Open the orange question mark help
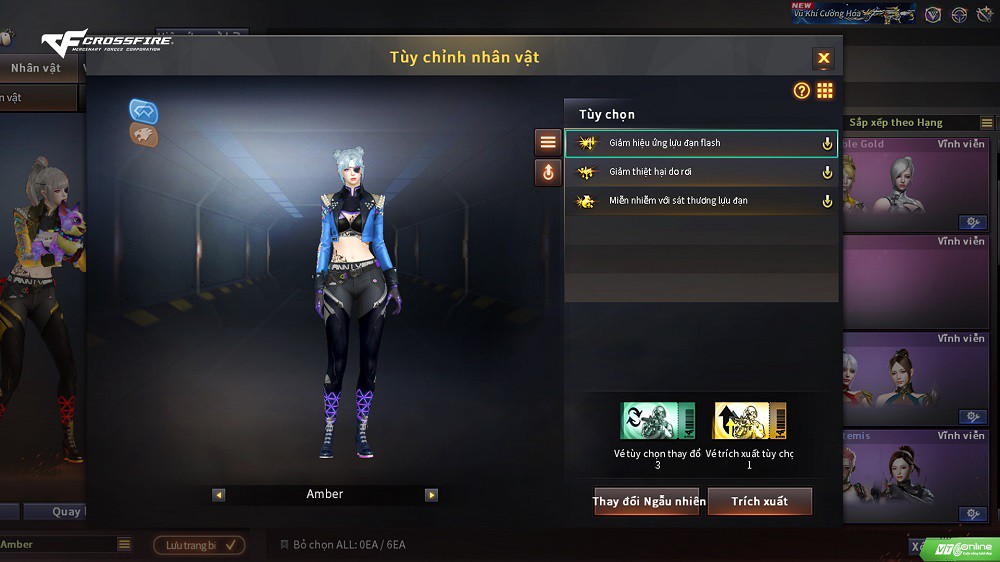Viewport: 1000px width, 562px height. click(x=801, y=91)
